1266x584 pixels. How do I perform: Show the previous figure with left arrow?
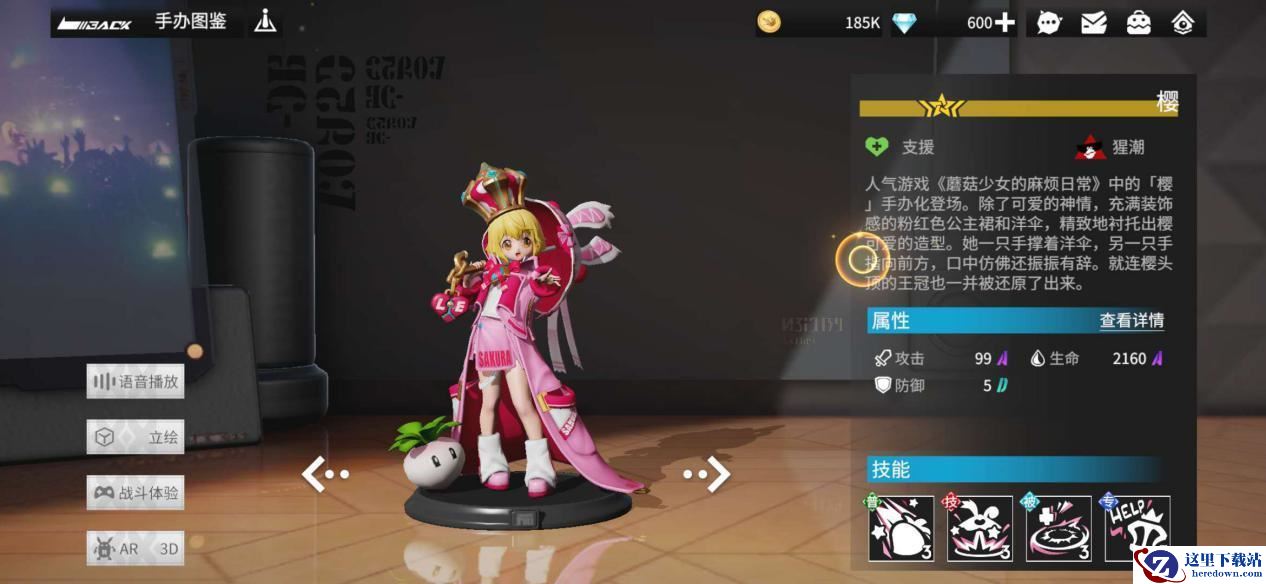(324, 475)
